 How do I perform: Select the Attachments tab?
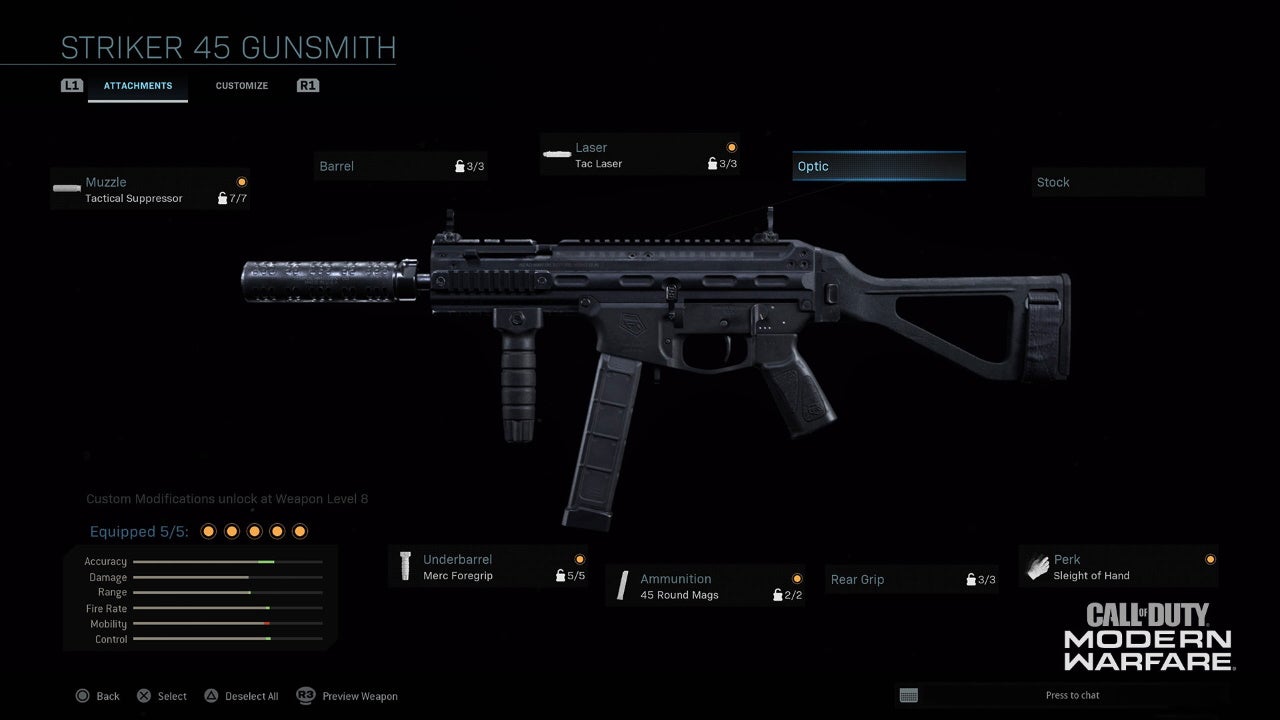click(137, 86)
